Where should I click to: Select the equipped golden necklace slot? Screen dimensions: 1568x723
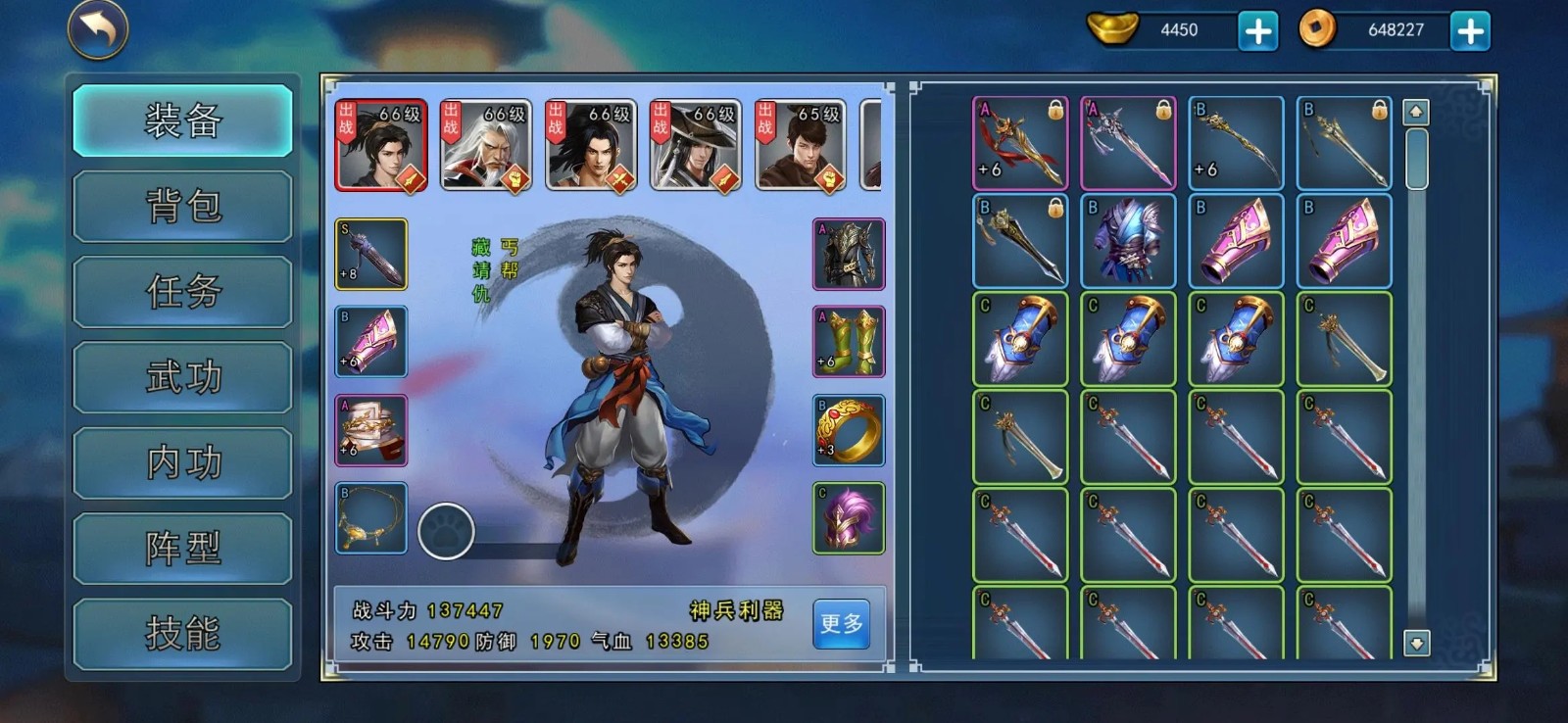point(370,516)
